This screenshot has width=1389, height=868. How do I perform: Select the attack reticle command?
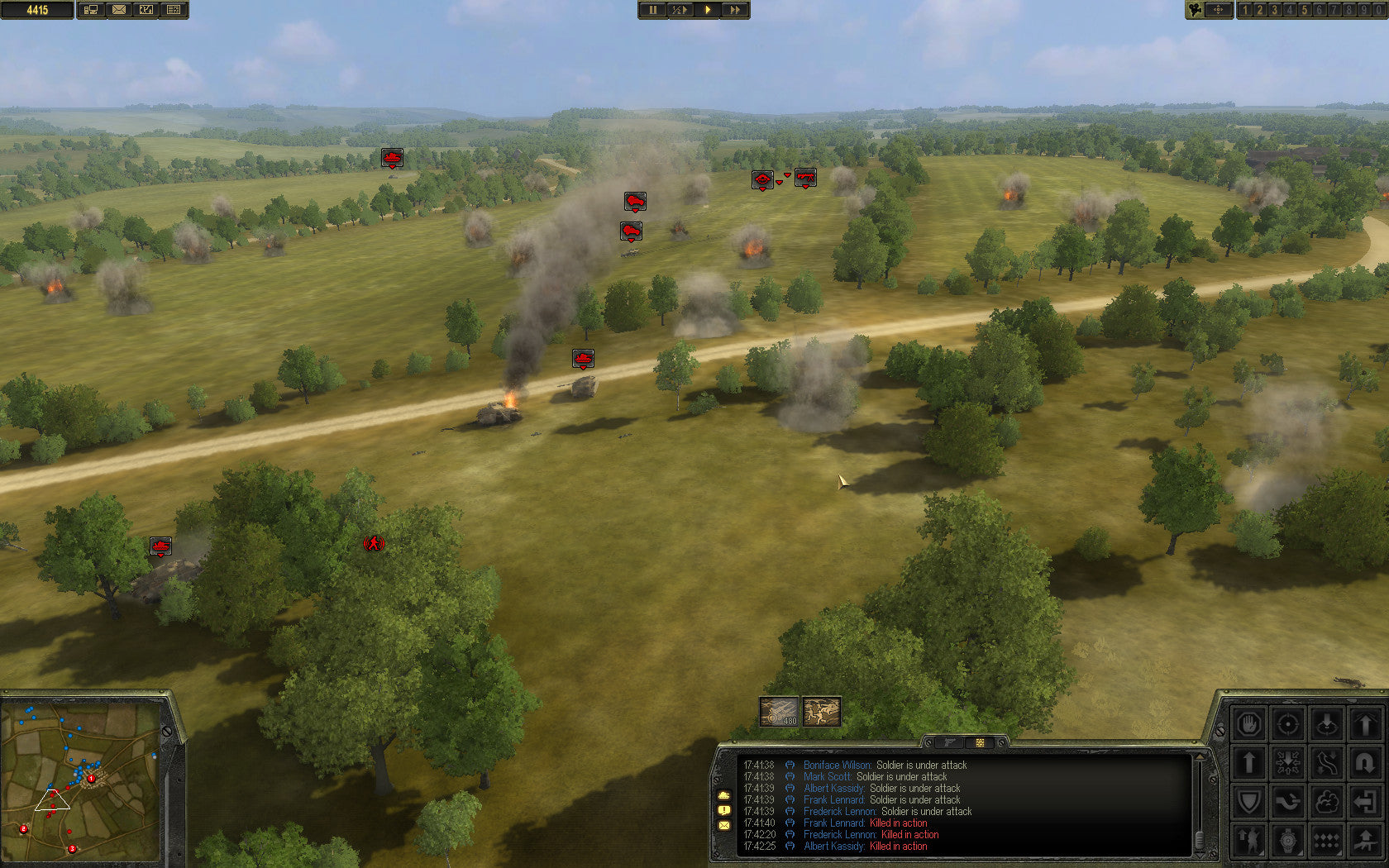1288,723
